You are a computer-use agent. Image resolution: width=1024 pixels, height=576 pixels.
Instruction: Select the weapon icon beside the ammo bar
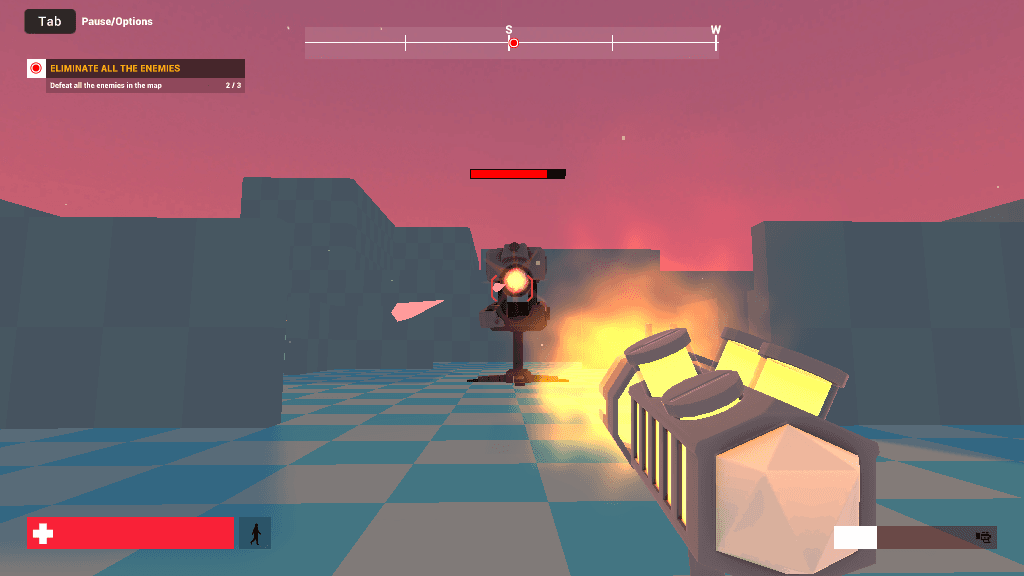984,538
